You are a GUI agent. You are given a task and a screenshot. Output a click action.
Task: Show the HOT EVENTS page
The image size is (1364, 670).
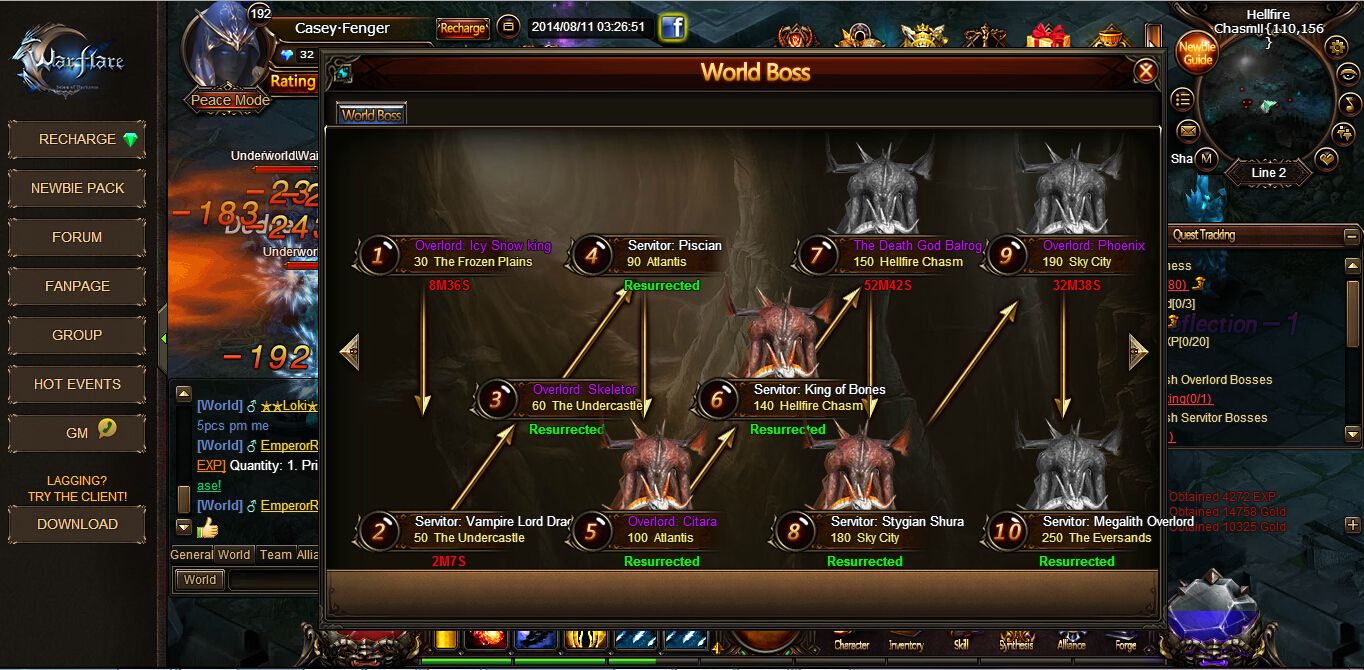(x=77, y=384)
